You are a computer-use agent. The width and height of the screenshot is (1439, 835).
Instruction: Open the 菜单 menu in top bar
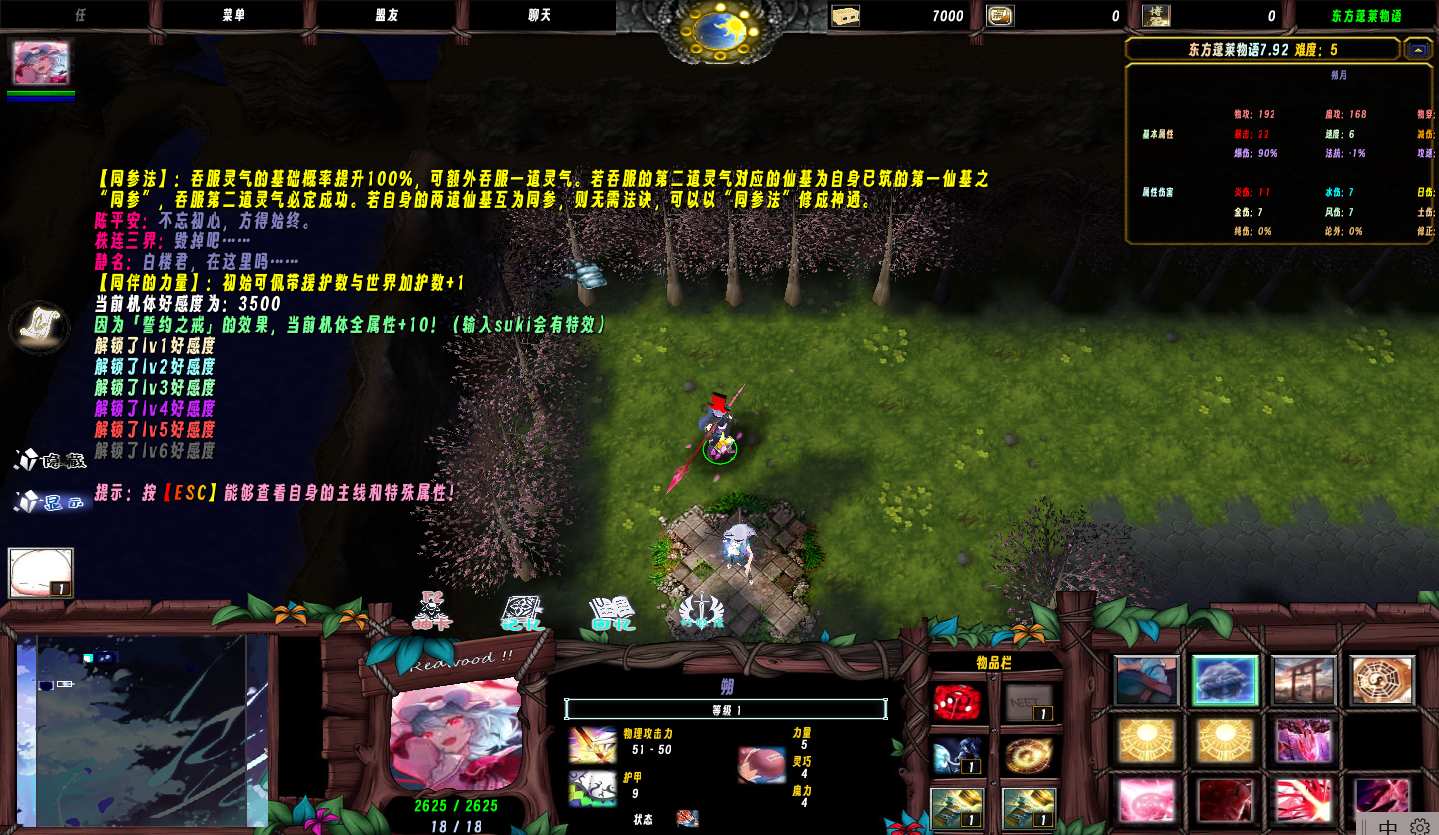tap(233, 16)
